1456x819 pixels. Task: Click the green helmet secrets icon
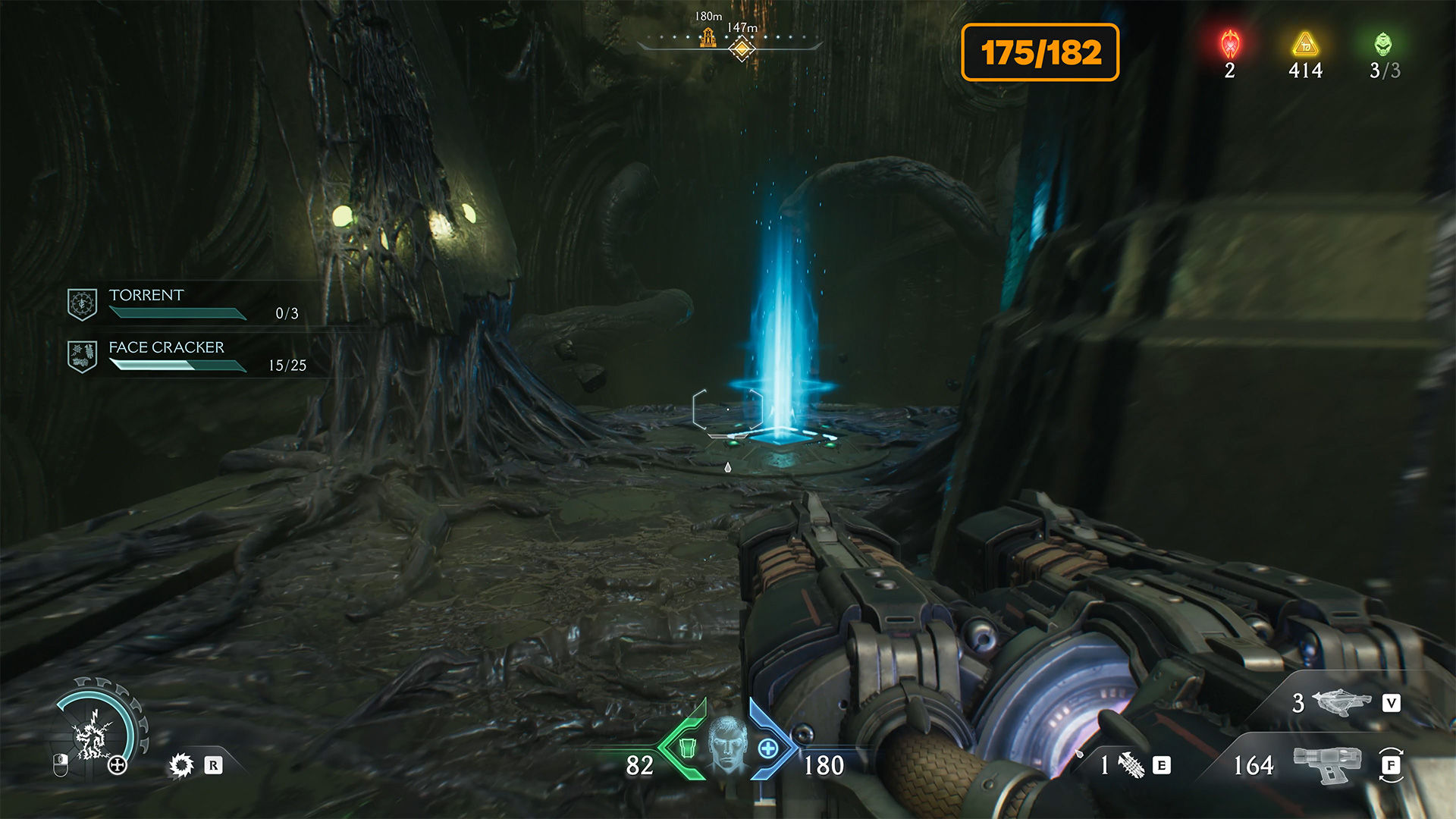pyautogui.click(x=1383, y=44)
